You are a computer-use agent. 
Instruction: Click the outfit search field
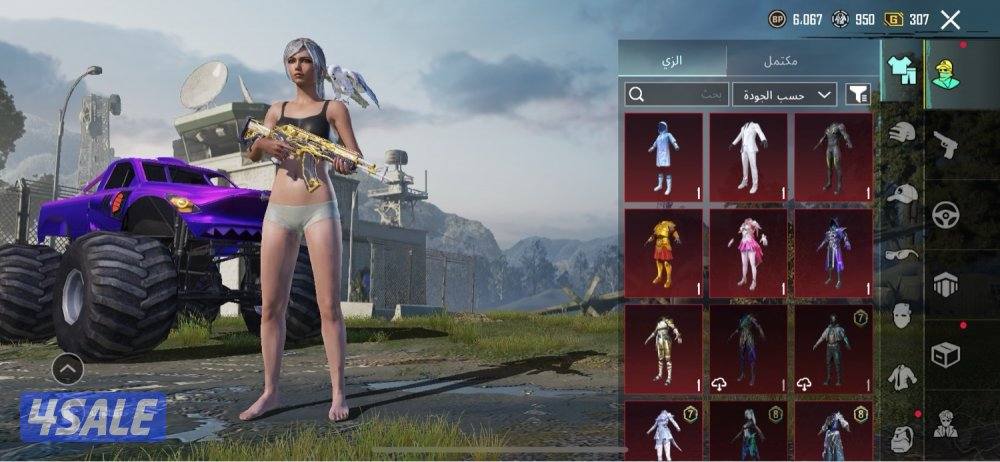676,94
